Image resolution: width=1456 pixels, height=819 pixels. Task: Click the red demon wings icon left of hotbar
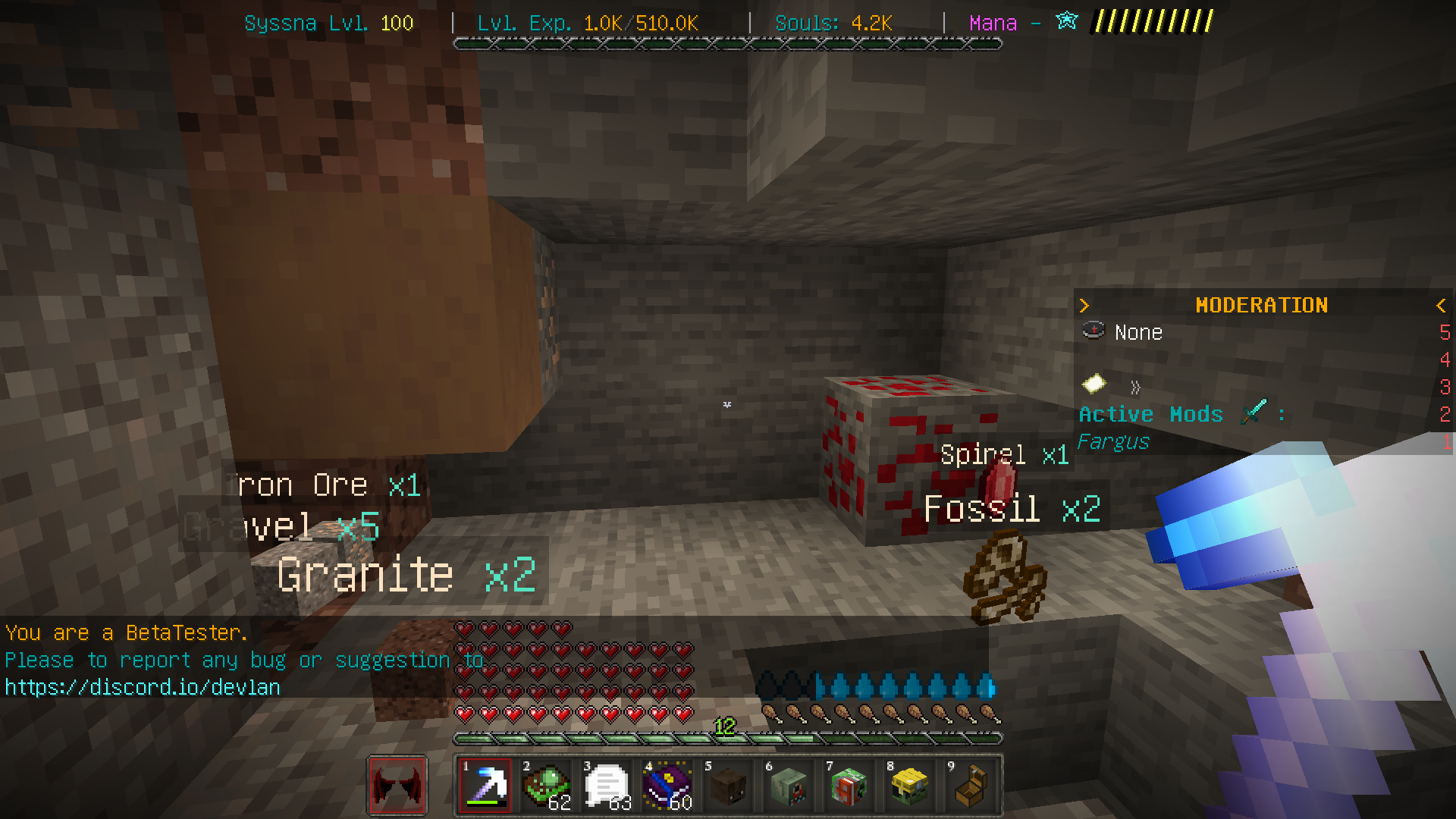(397, 785)
